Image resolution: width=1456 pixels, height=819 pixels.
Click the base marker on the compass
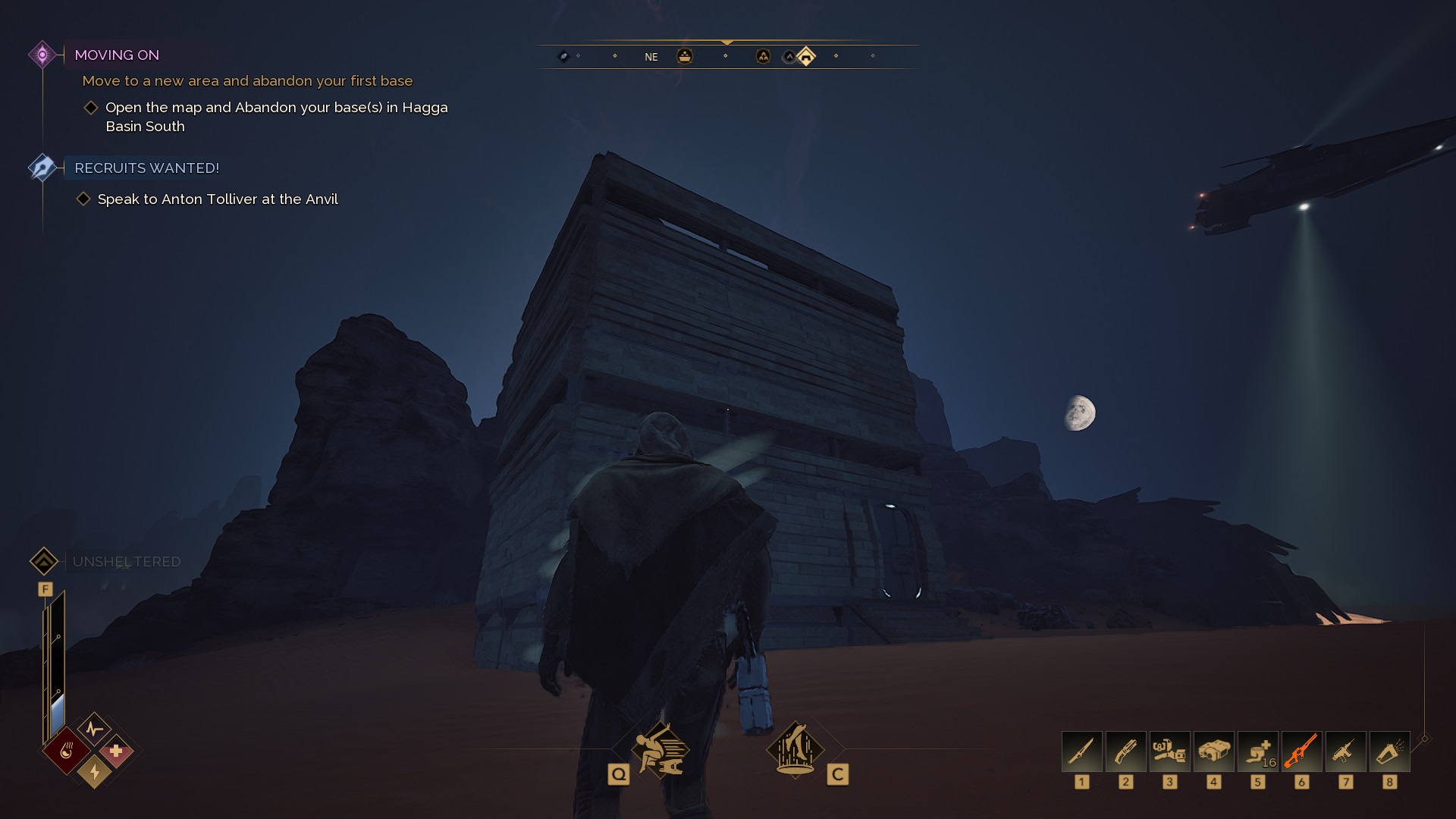click(x=806, y=55)
